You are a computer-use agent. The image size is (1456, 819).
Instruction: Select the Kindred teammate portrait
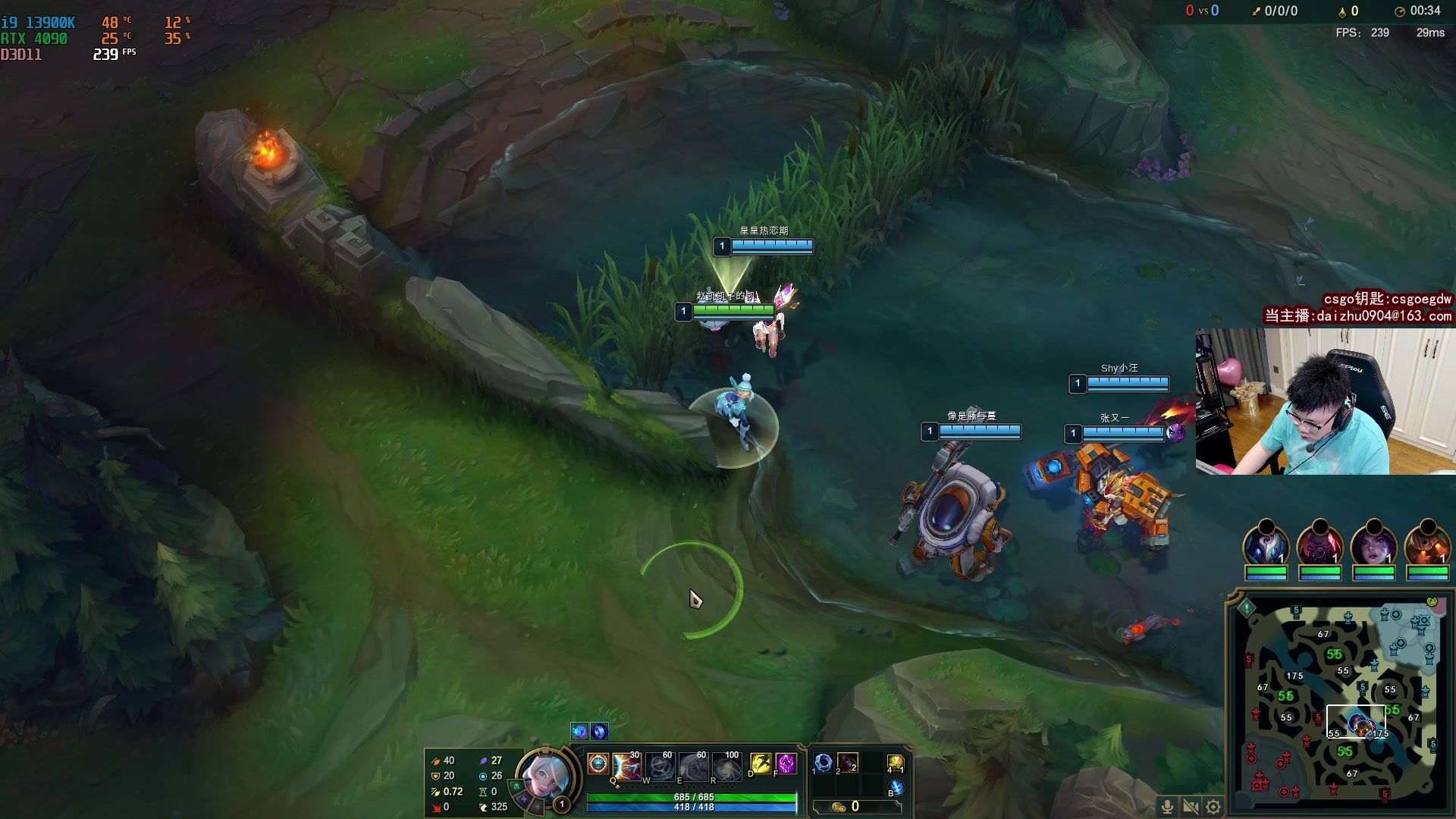pos(1266,548)
